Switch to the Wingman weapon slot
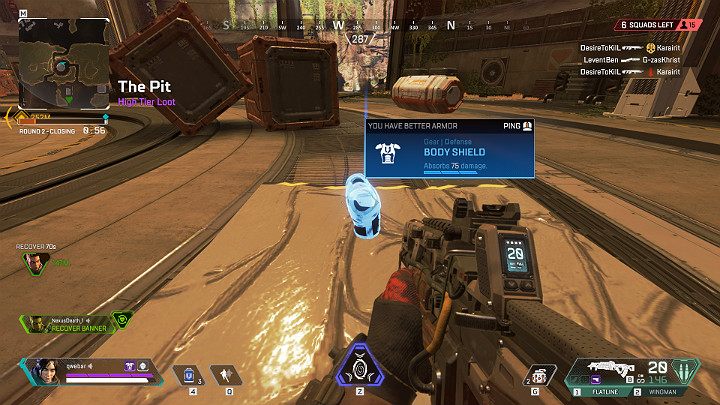720x405 pixels. click(663, 392)
